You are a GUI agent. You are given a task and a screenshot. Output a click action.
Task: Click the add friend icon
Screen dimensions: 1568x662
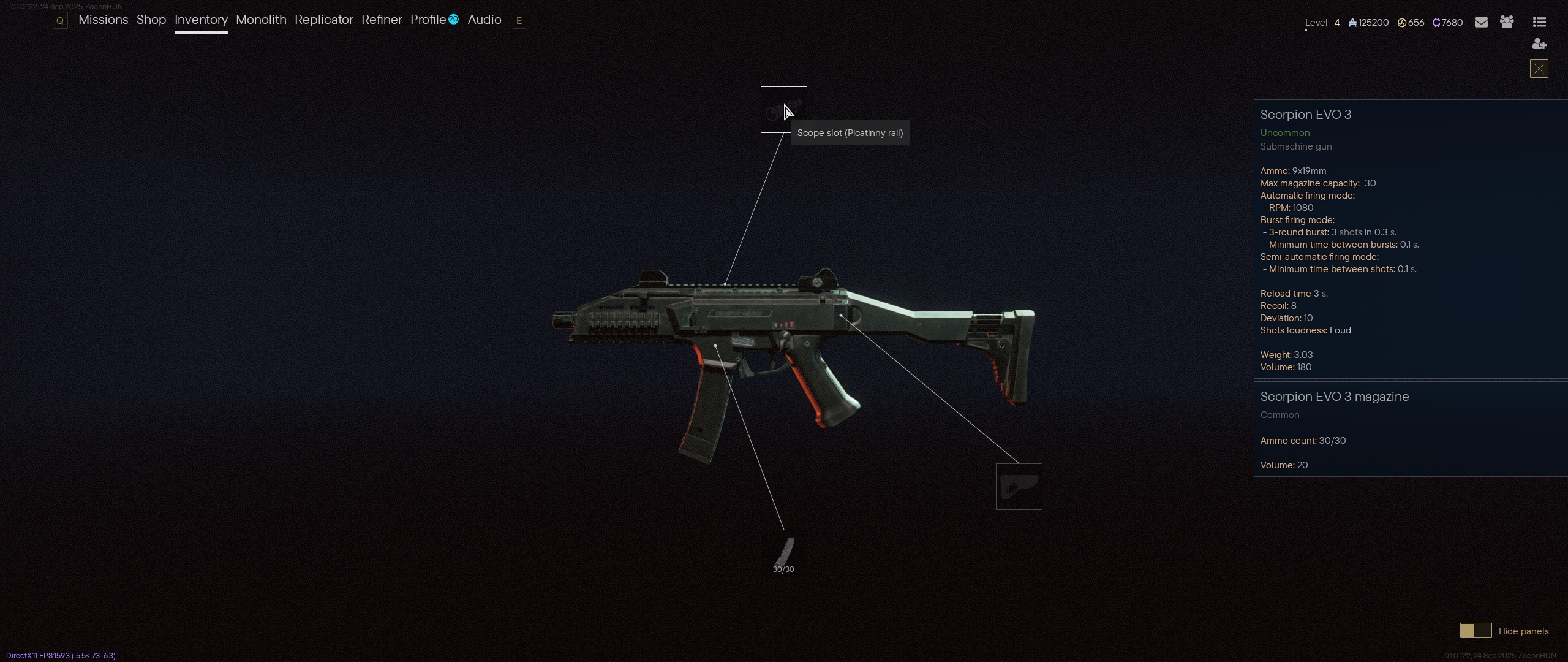coord(1539,44)
